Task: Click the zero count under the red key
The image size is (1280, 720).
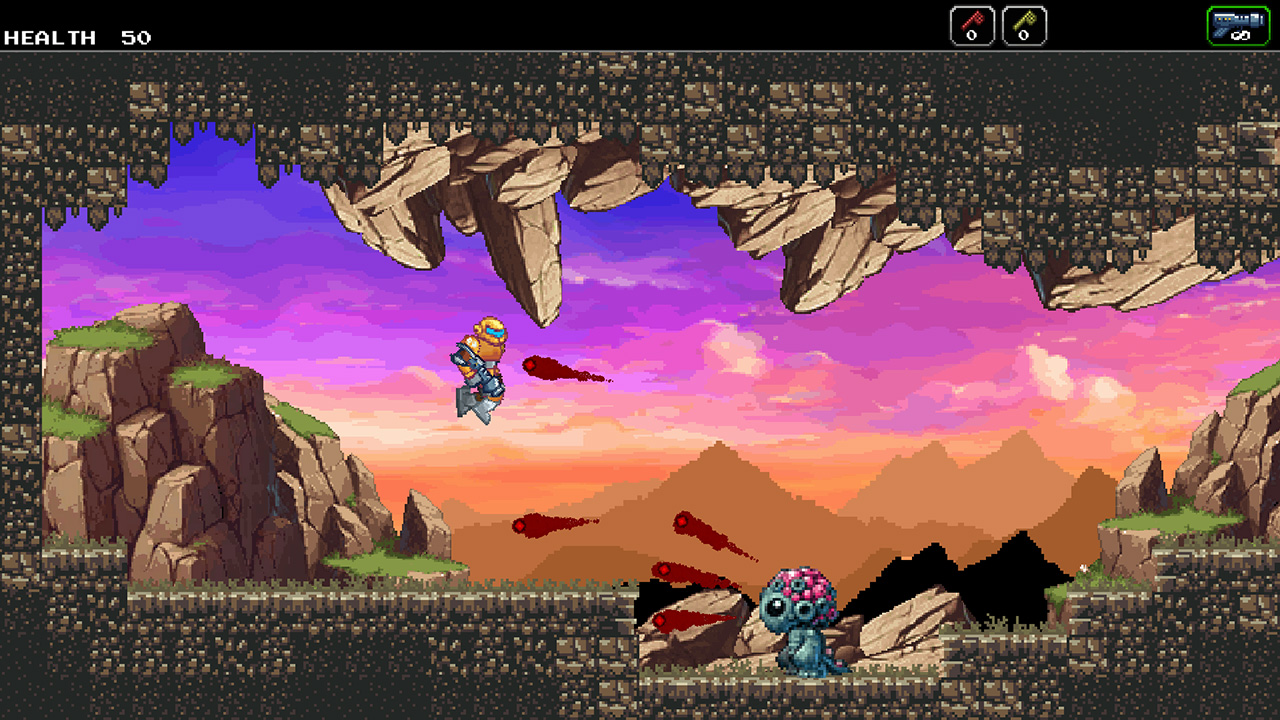Action: (x=972, y=35)
